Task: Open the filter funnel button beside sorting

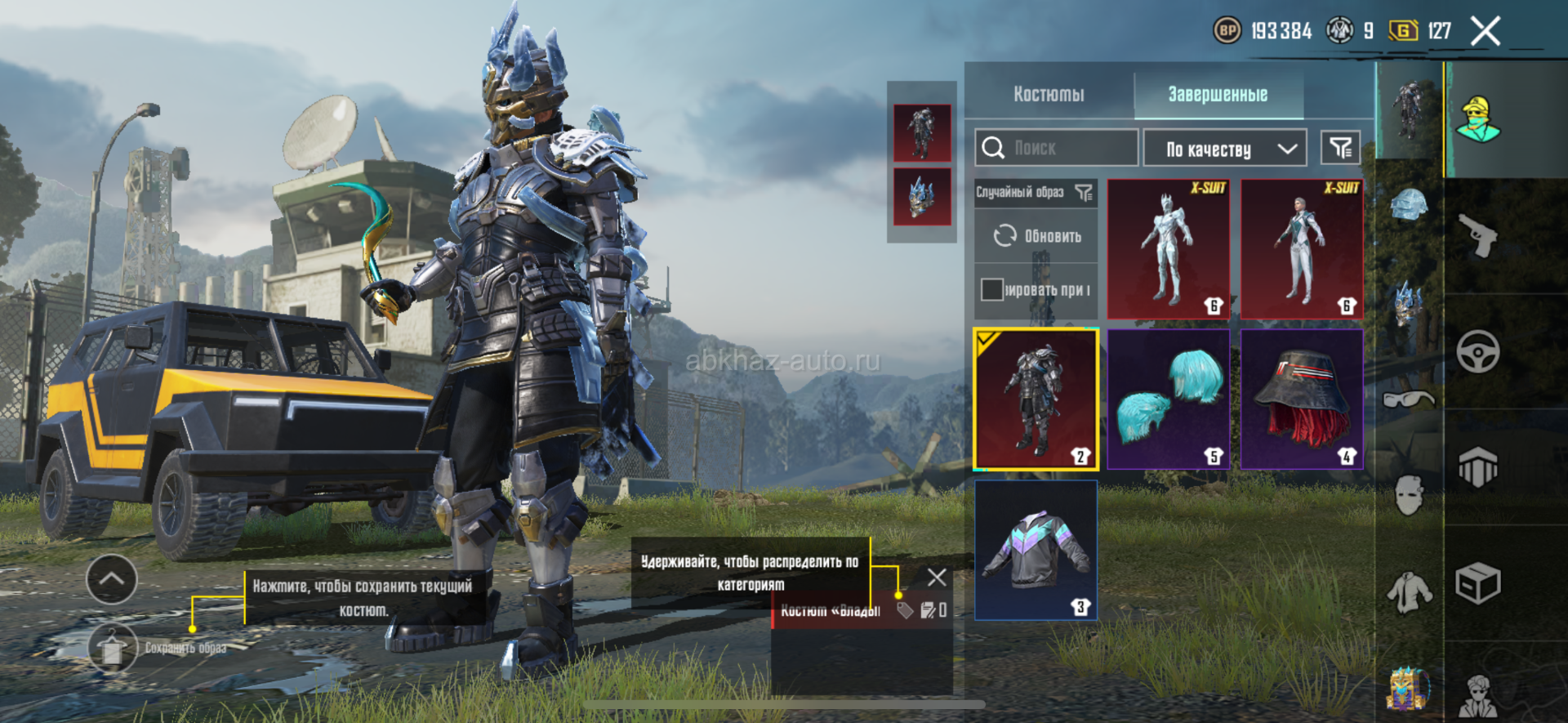Action: 1340,148
